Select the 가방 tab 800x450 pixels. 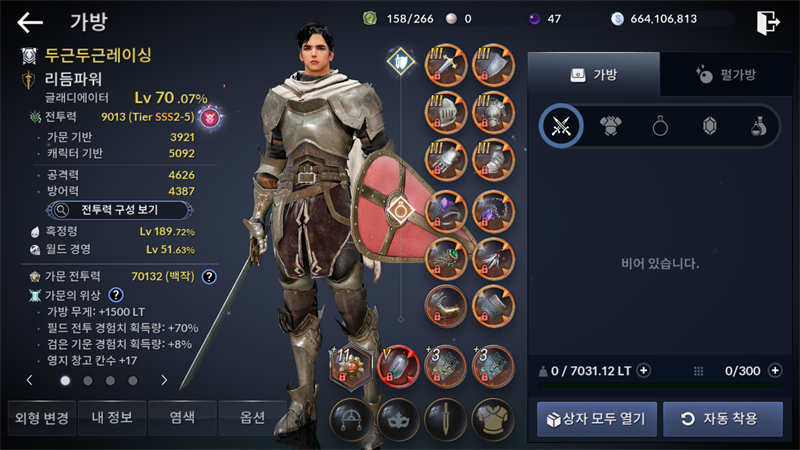[593, 74]
